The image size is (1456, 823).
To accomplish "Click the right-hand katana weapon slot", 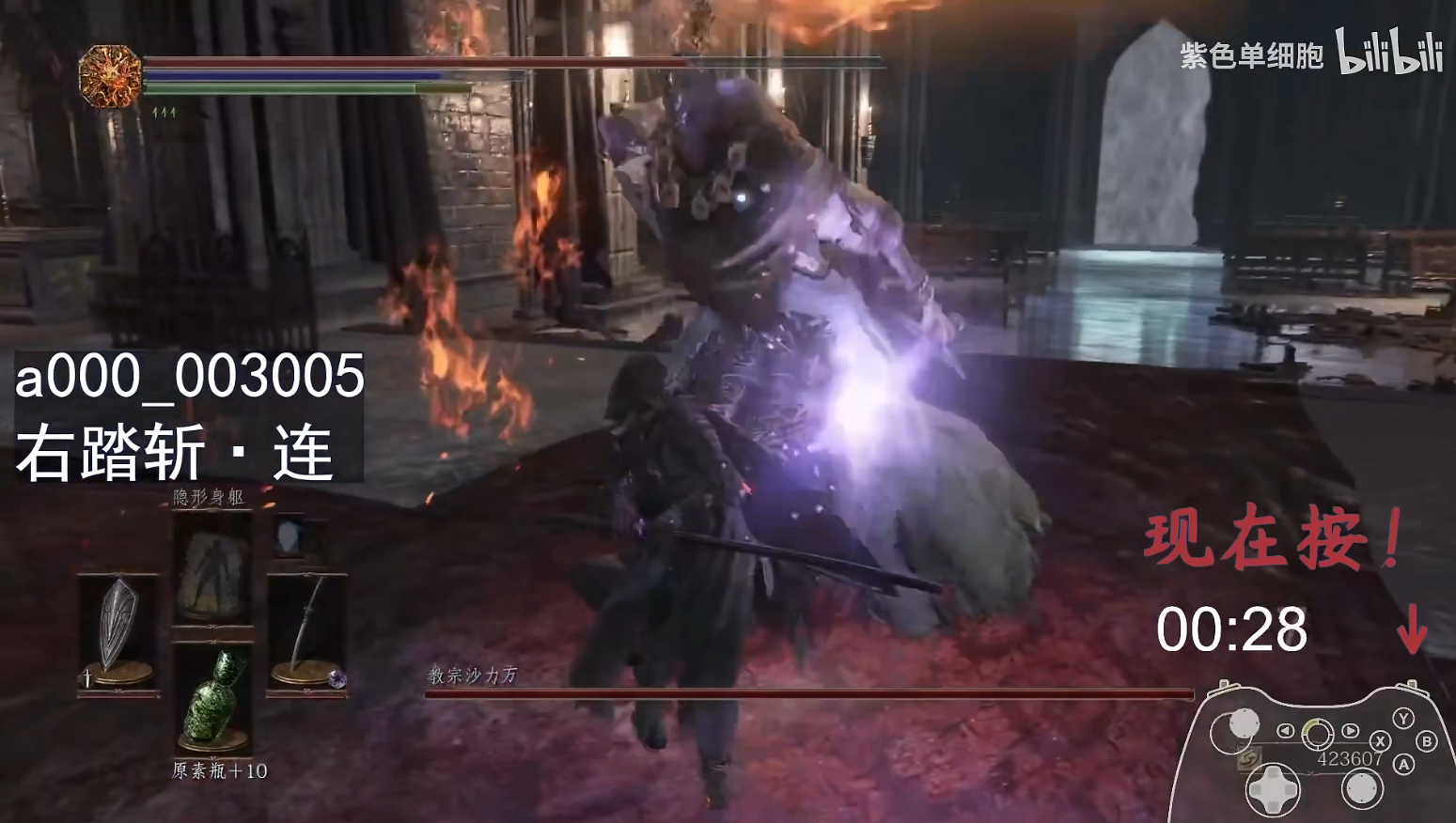I will pyautogui.click(x=307, y=631).
